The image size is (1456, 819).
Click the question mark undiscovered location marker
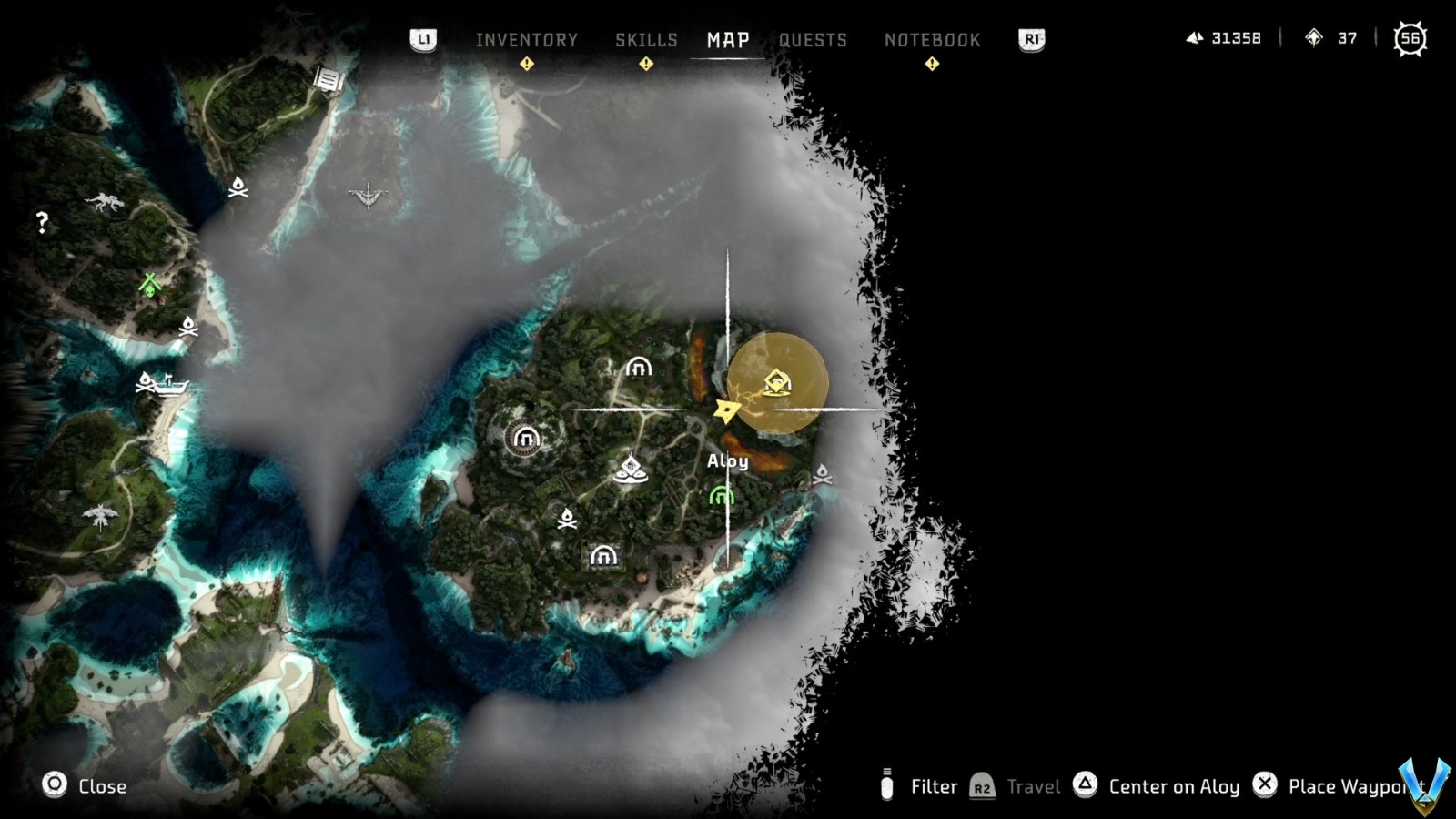pos(40,219)
